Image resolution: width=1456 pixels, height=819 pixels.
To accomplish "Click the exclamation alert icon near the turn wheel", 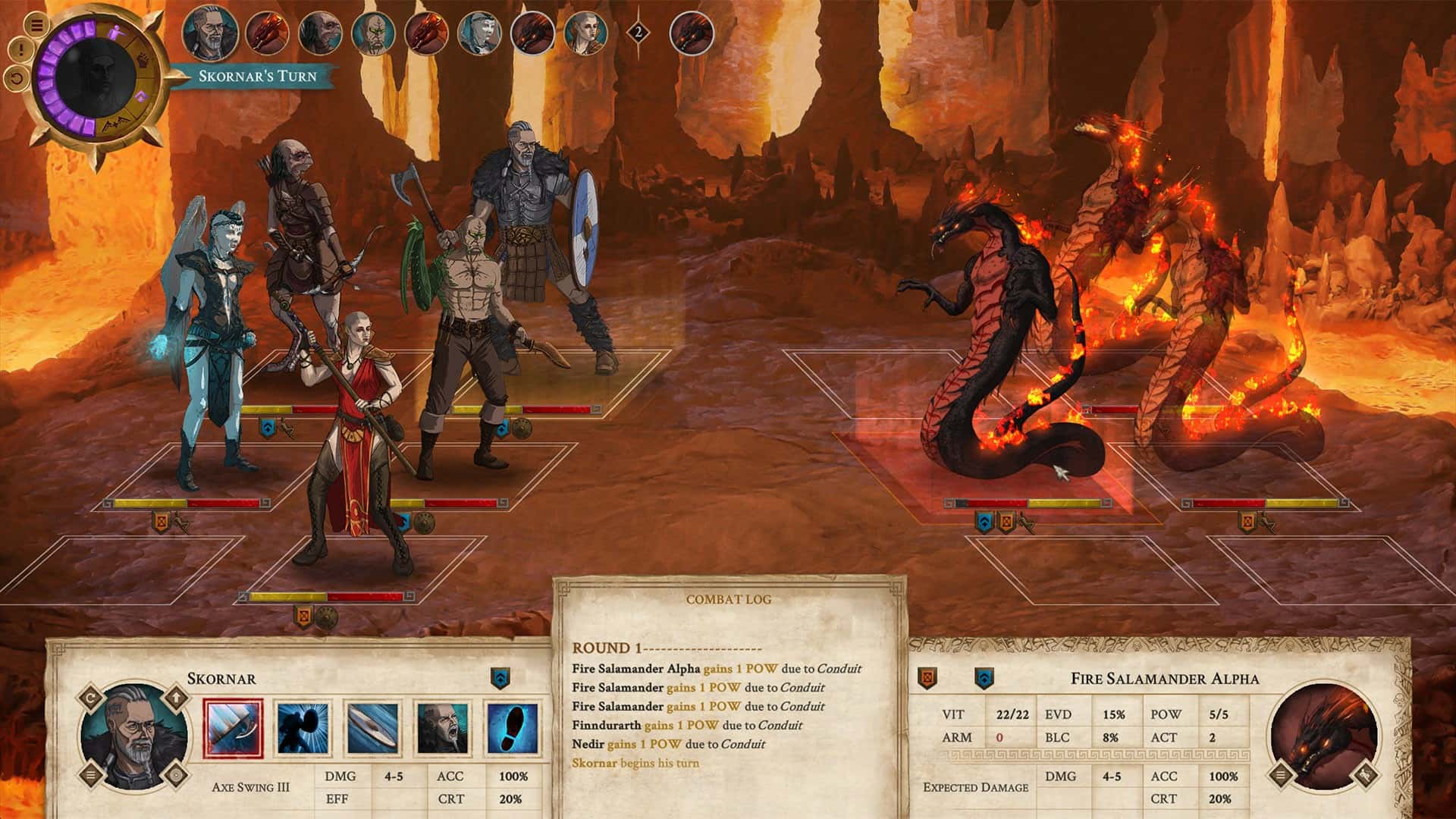I will coord(21,49).
